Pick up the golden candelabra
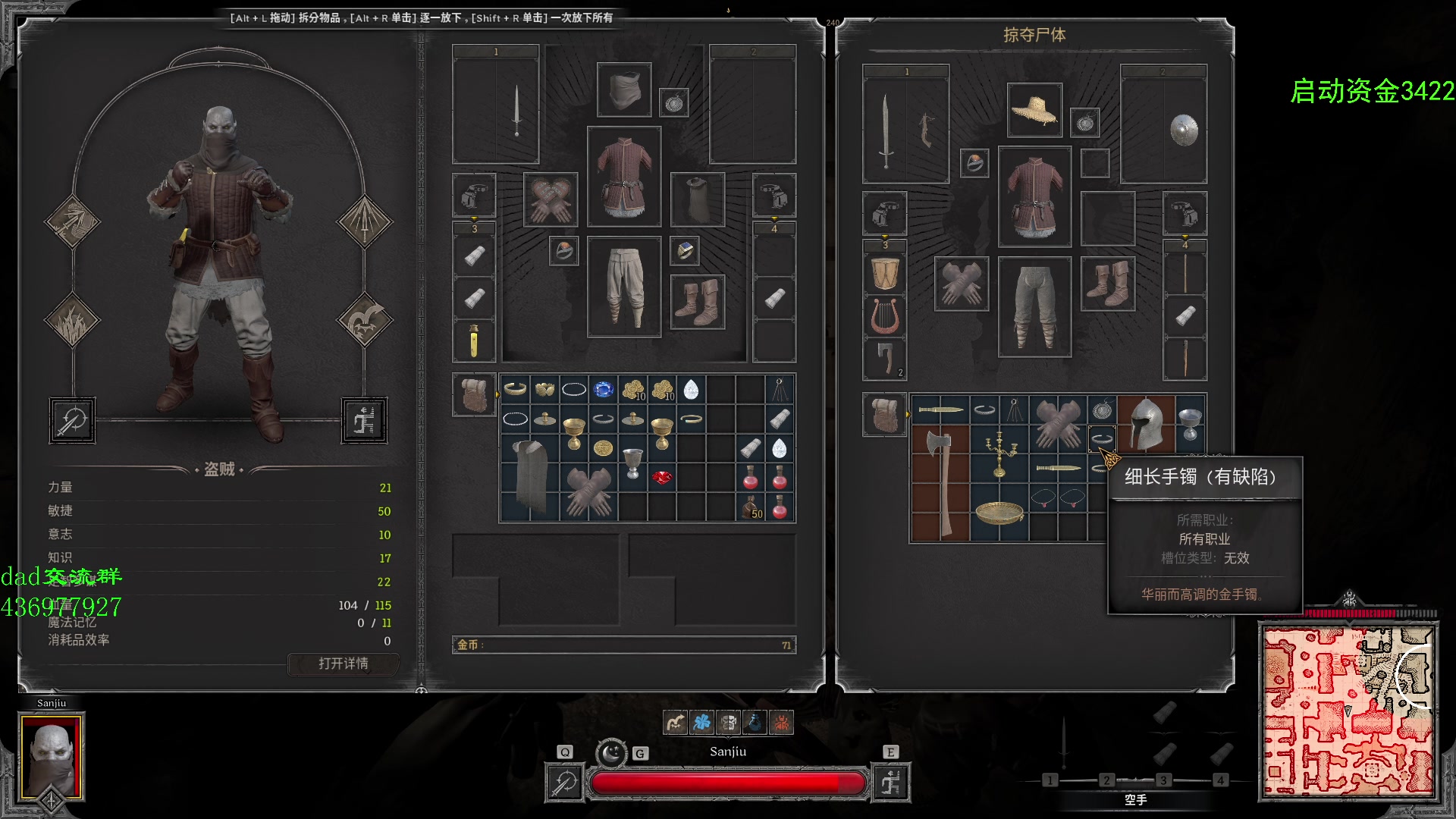 coord(999,453)
